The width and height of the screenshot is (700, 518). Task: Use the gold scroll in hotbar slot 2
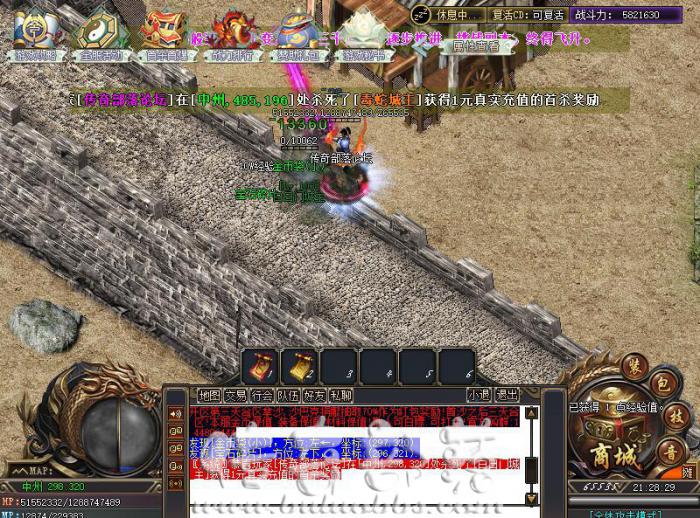[x=297, y=367]
